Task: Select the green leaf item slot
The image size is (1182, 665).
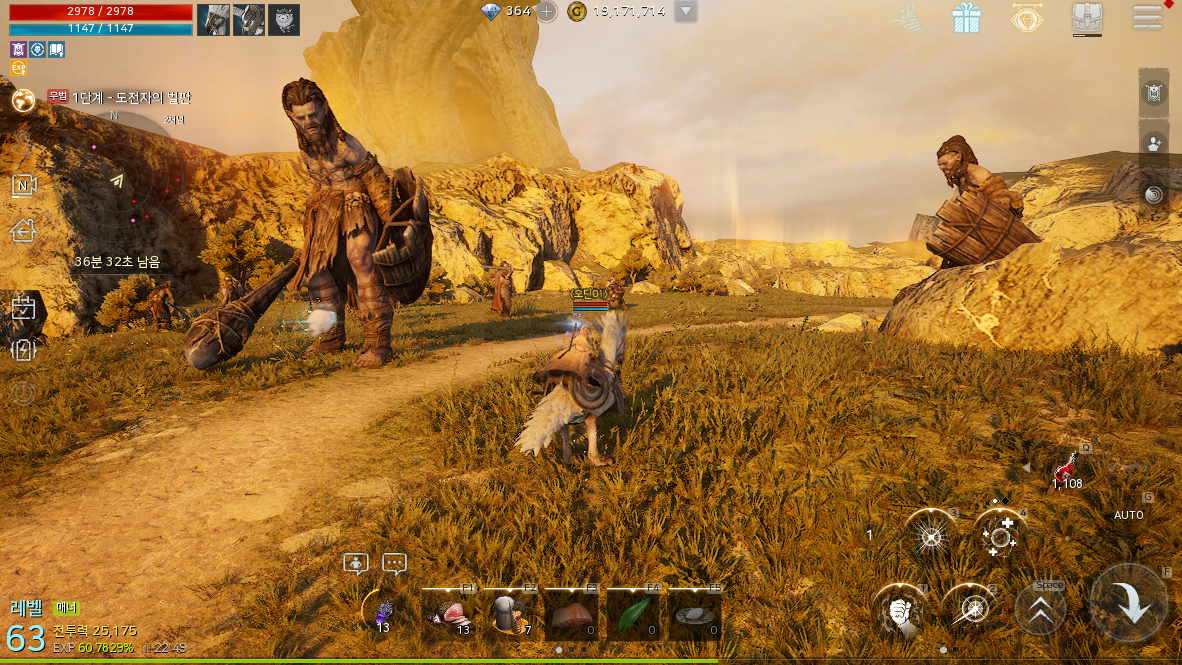Action: click(634, 613)
